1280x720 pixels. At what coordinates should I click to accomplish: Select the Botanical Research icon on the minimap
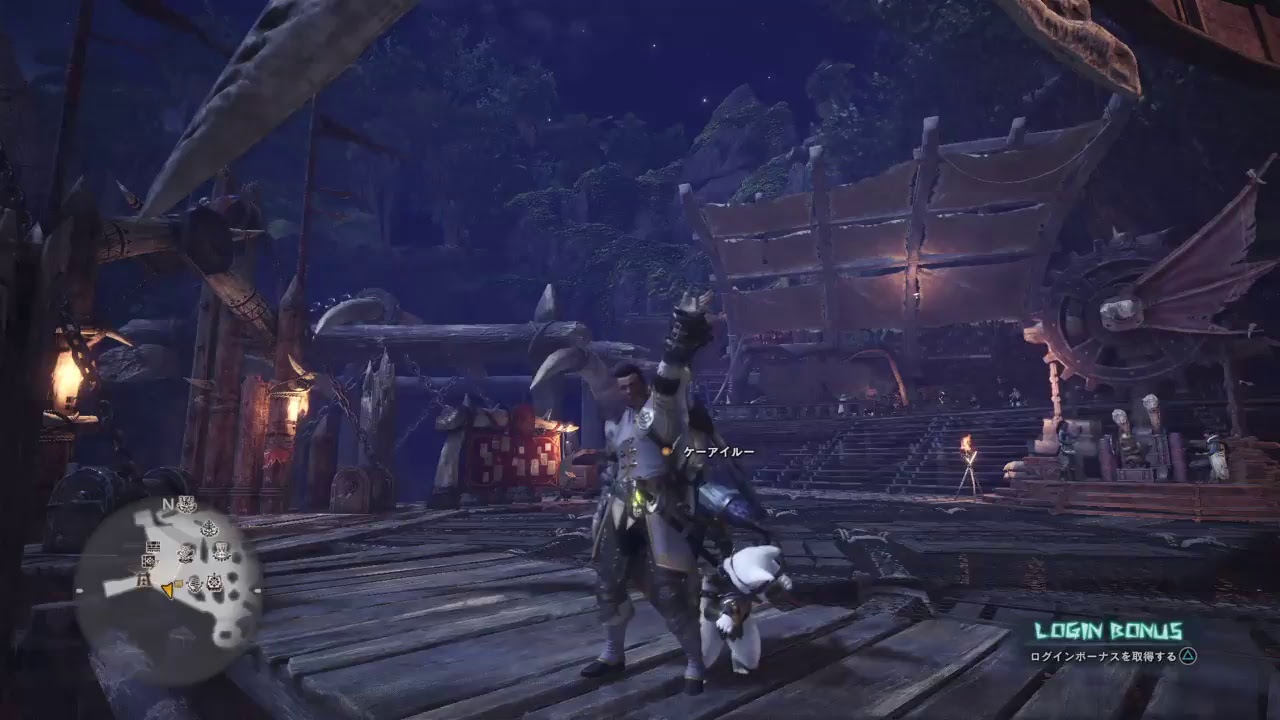coord(209,528)
